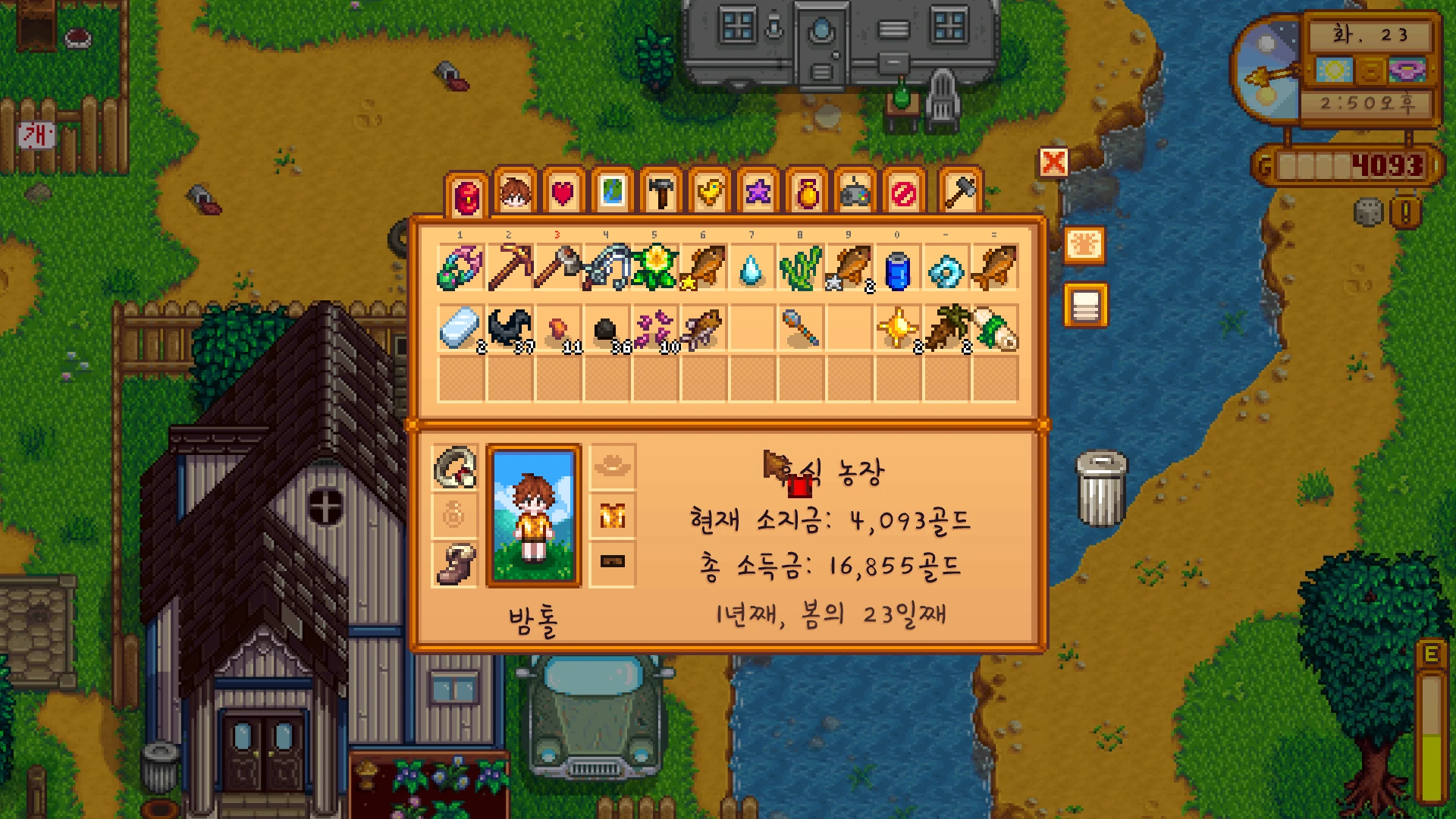Click the trash can to discard items

point(1101,489)
